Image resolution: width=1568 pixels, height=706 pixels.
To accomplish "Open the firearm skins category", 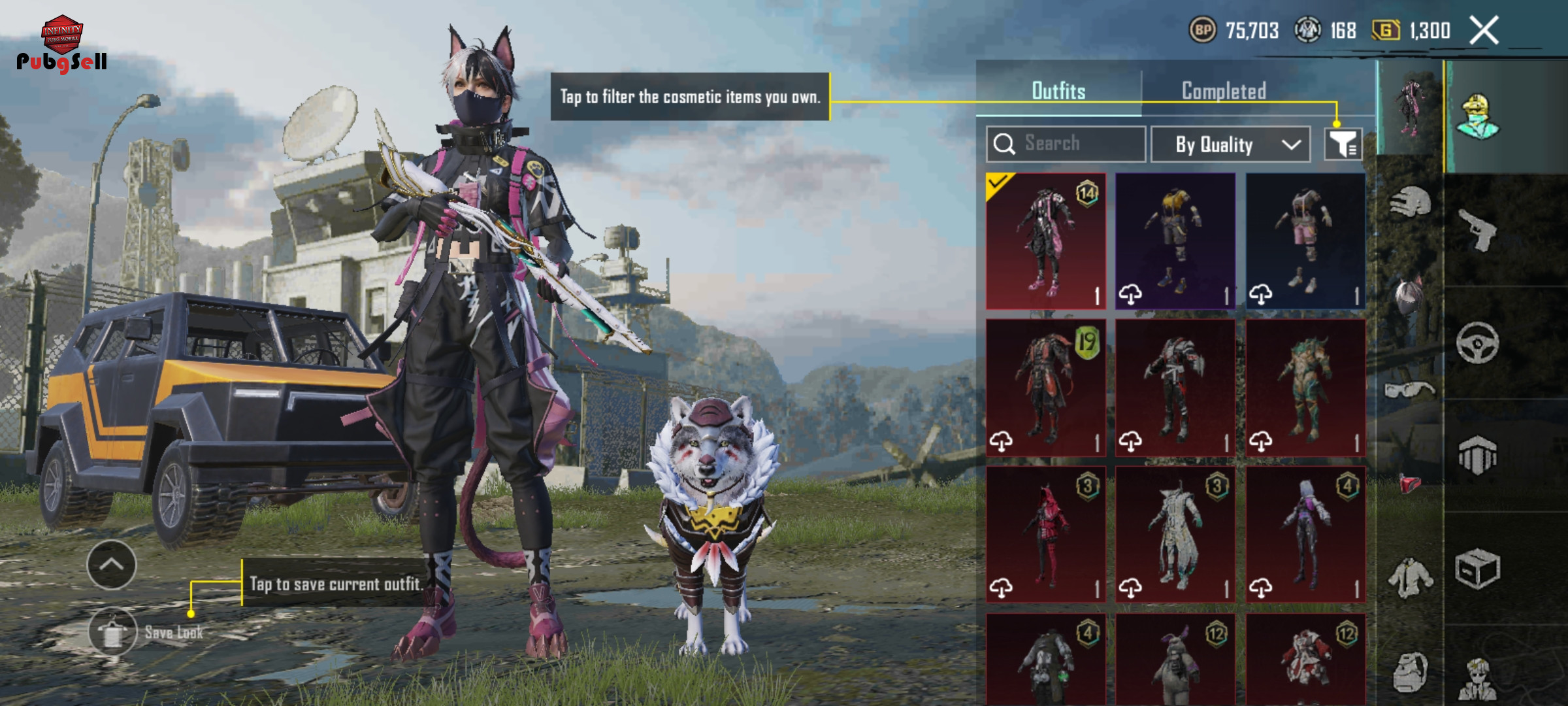I will point(1478,229).
